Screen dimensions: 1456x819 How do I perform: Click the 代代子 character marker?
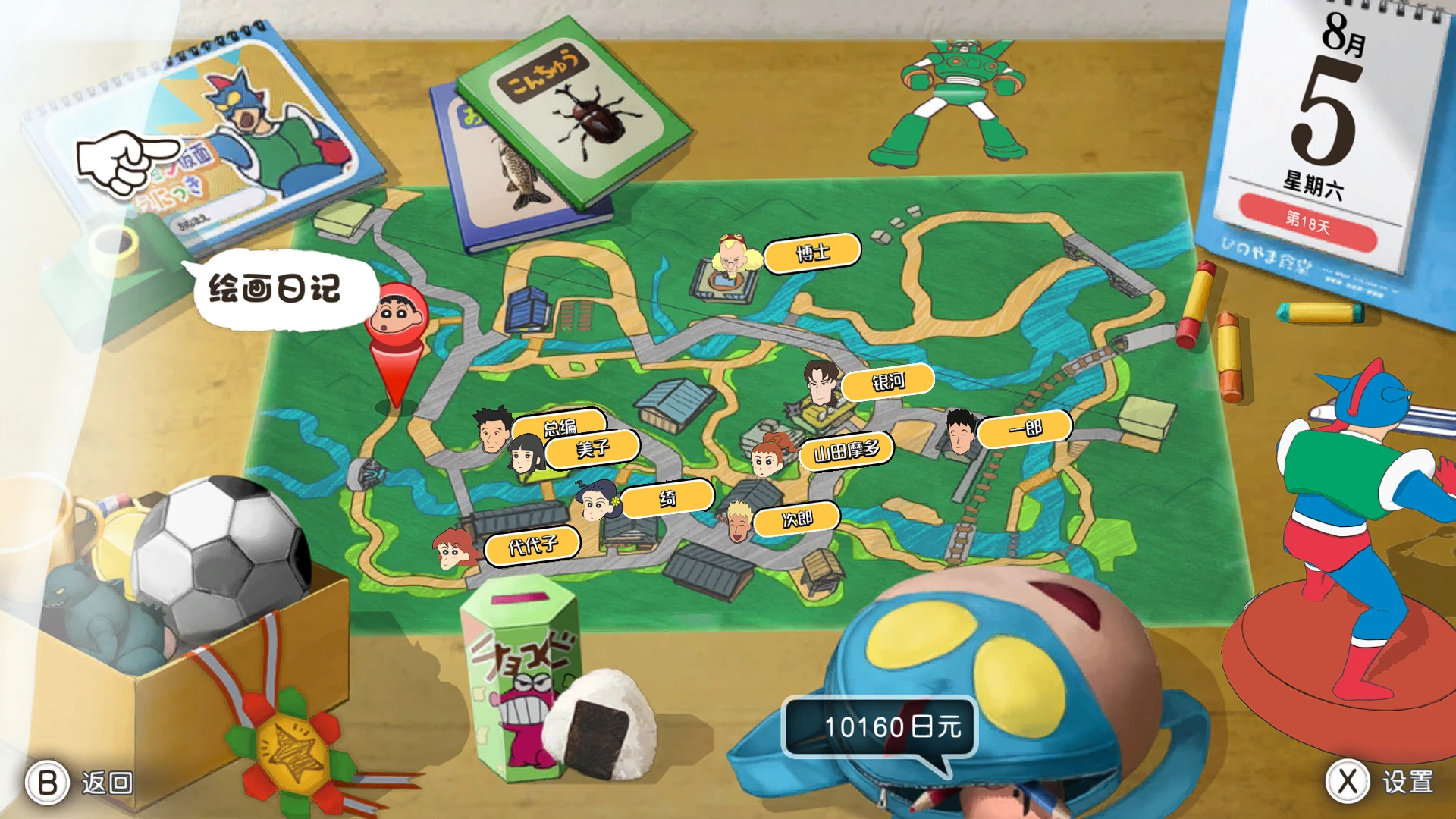click(532, 545)
